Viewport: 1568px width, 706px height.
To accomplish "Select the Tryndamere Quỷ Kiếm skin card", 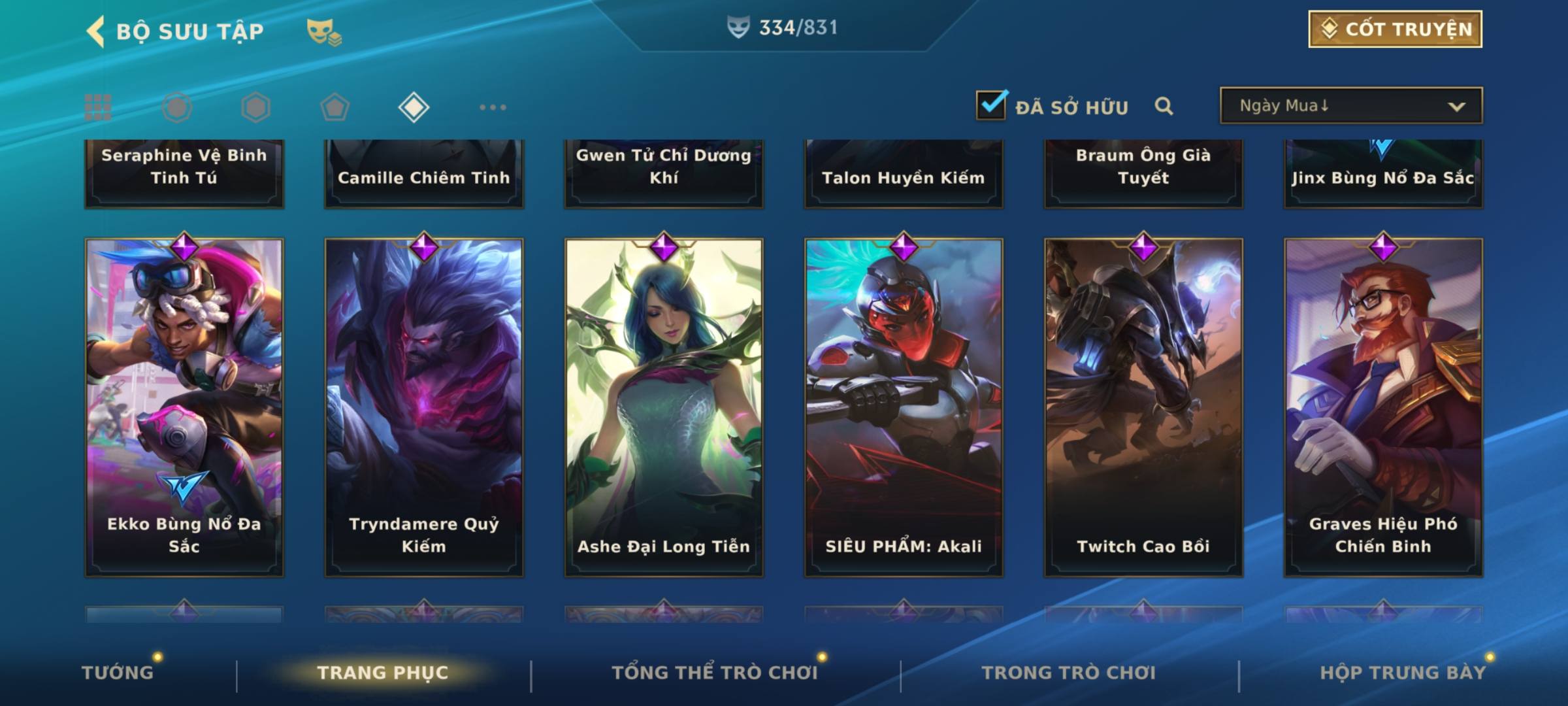I will pos(424,407).
